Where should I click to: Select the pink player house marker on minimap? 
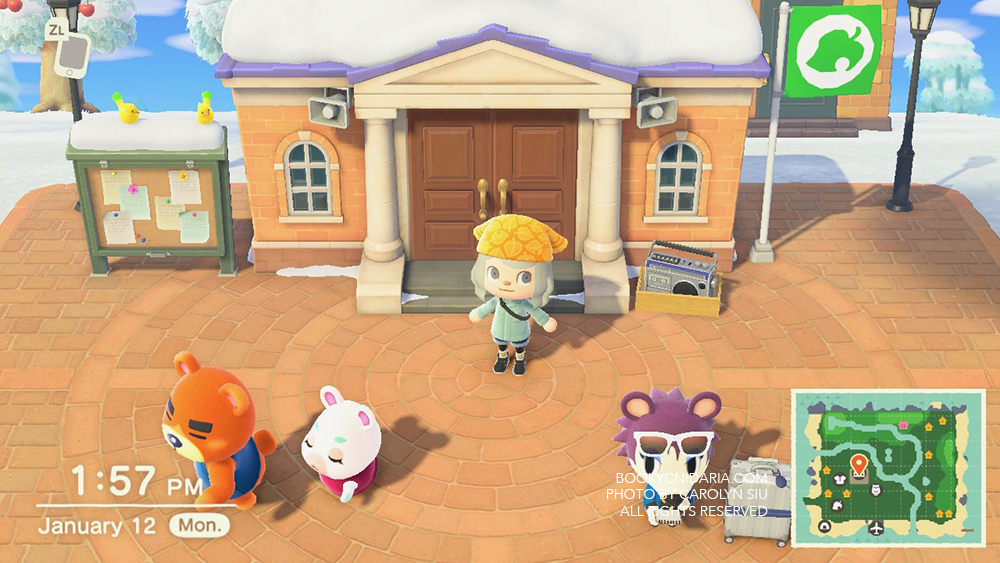(x=905, y=425)
